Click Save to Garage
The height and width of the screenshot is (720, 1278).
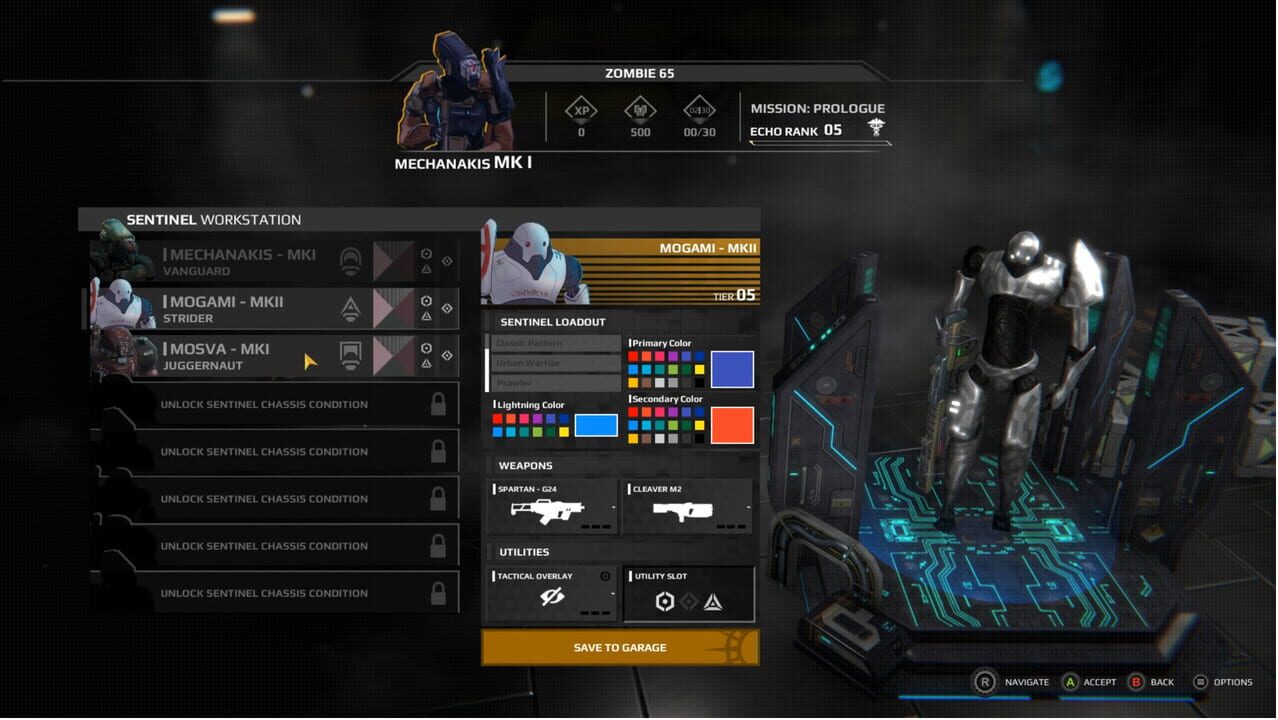pos(620,648)
